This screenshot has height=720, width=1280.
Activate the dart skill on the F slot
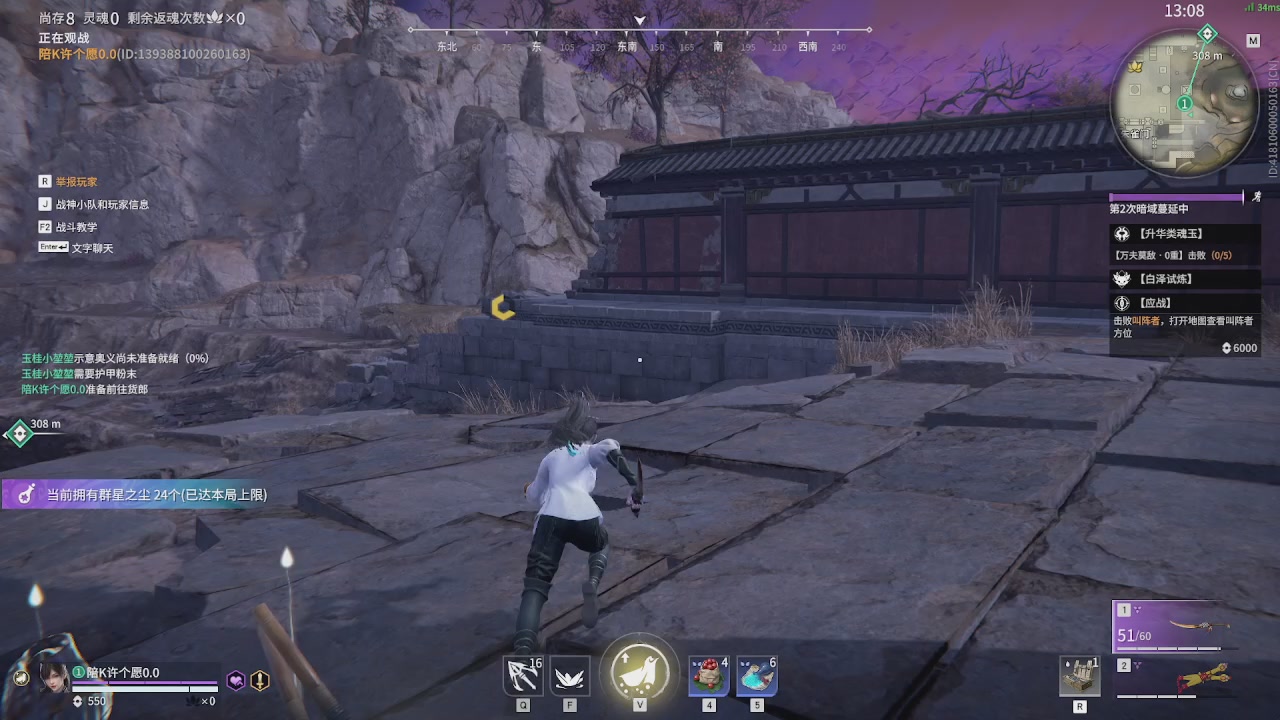(x=569, y=676)
